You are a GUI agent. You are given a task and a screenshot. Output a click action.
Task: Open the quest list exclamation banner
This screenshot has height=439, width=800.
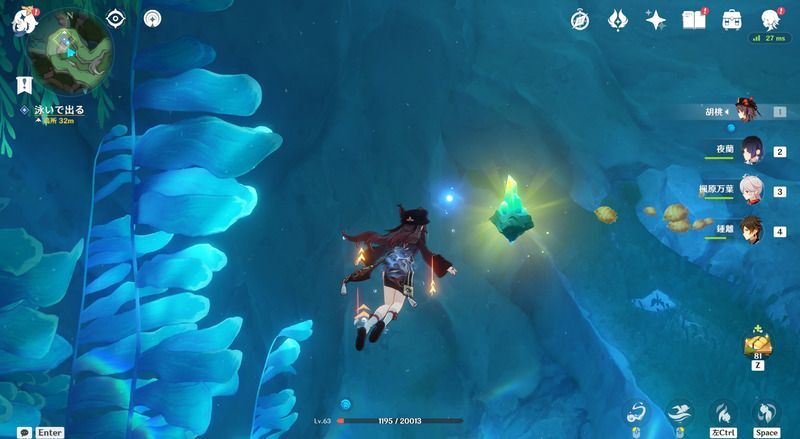(x=23, y=84)
